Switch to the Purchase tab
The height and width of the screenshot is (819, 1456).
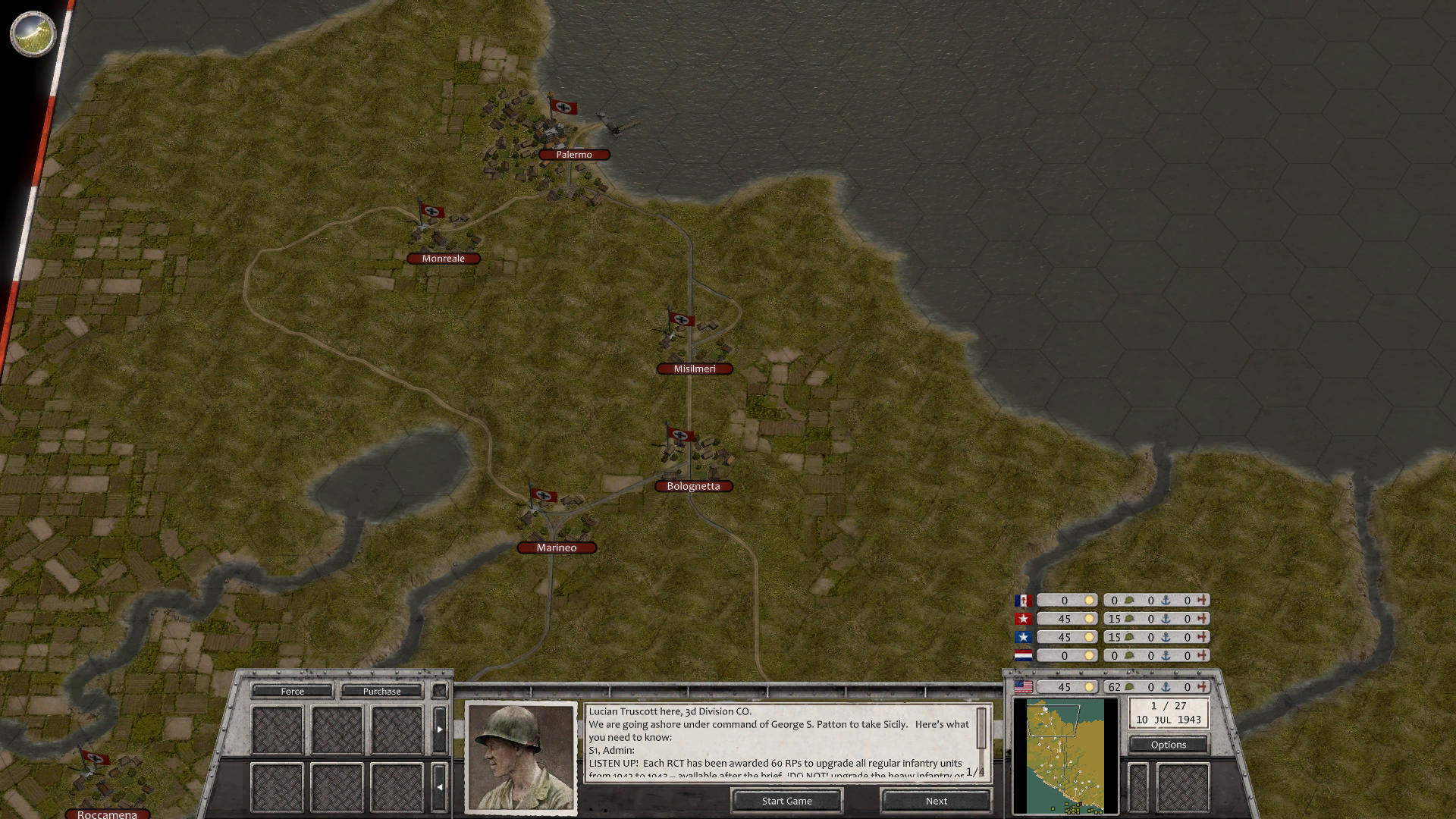tap(384, 691)
